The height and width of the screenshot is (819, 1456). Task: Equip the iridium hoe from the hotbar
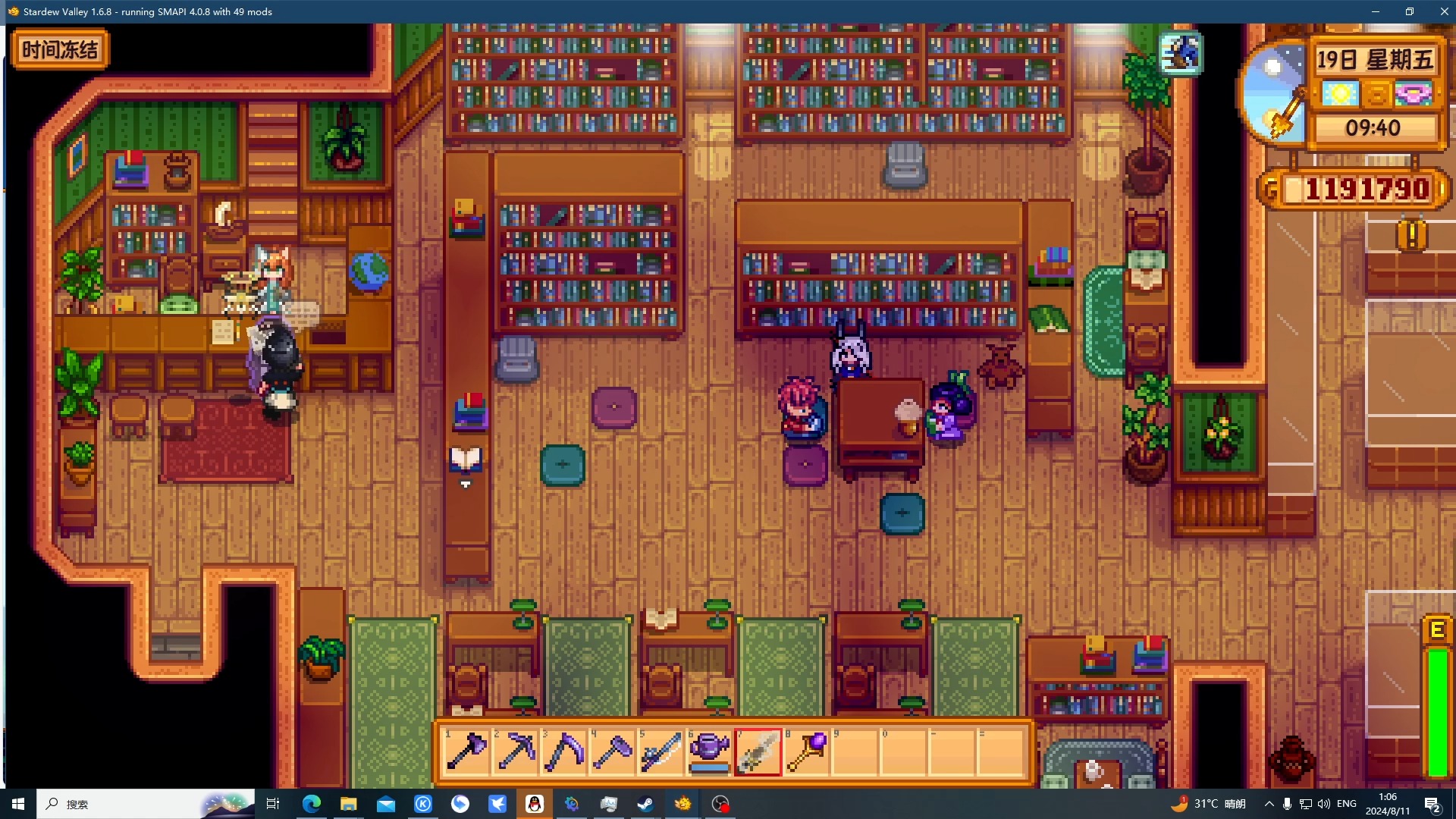point(613,752)
